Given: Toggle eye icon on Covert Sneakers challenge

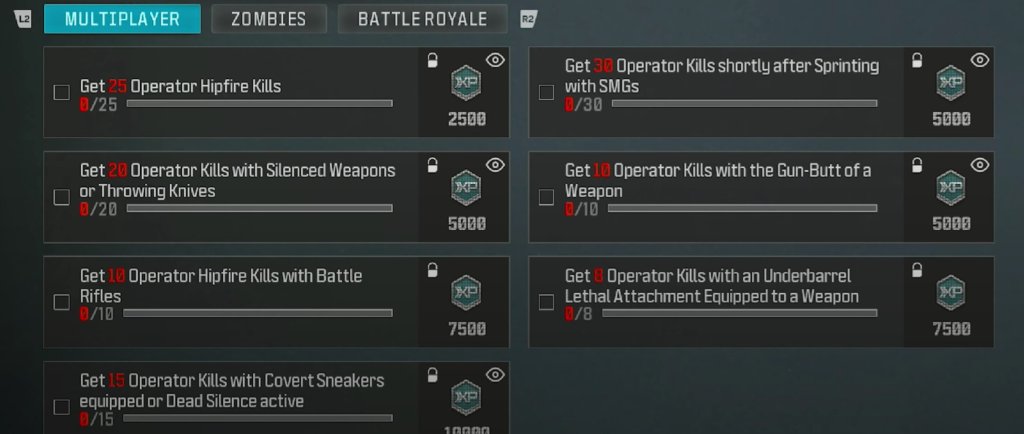Looking at the screenshot, I should [494, 375].
